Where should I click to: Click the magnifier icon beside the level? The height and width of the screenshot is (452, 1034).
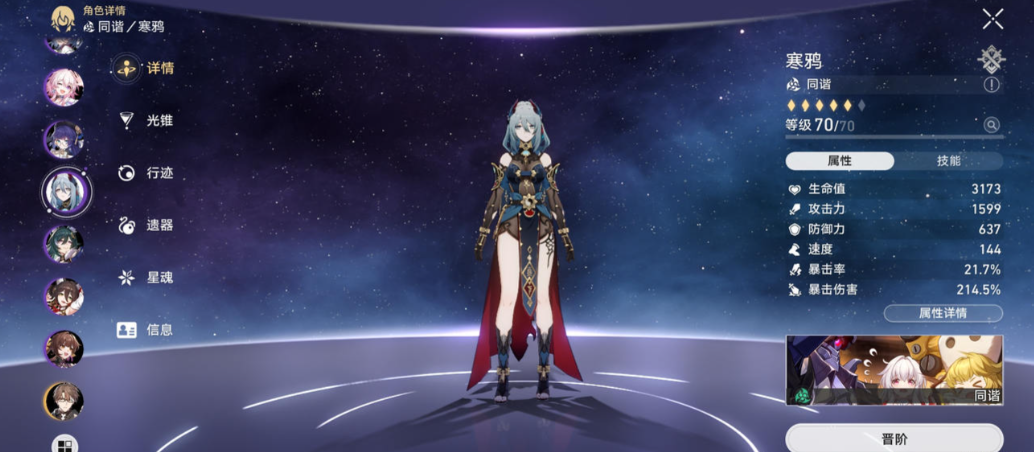click(991, 125)
